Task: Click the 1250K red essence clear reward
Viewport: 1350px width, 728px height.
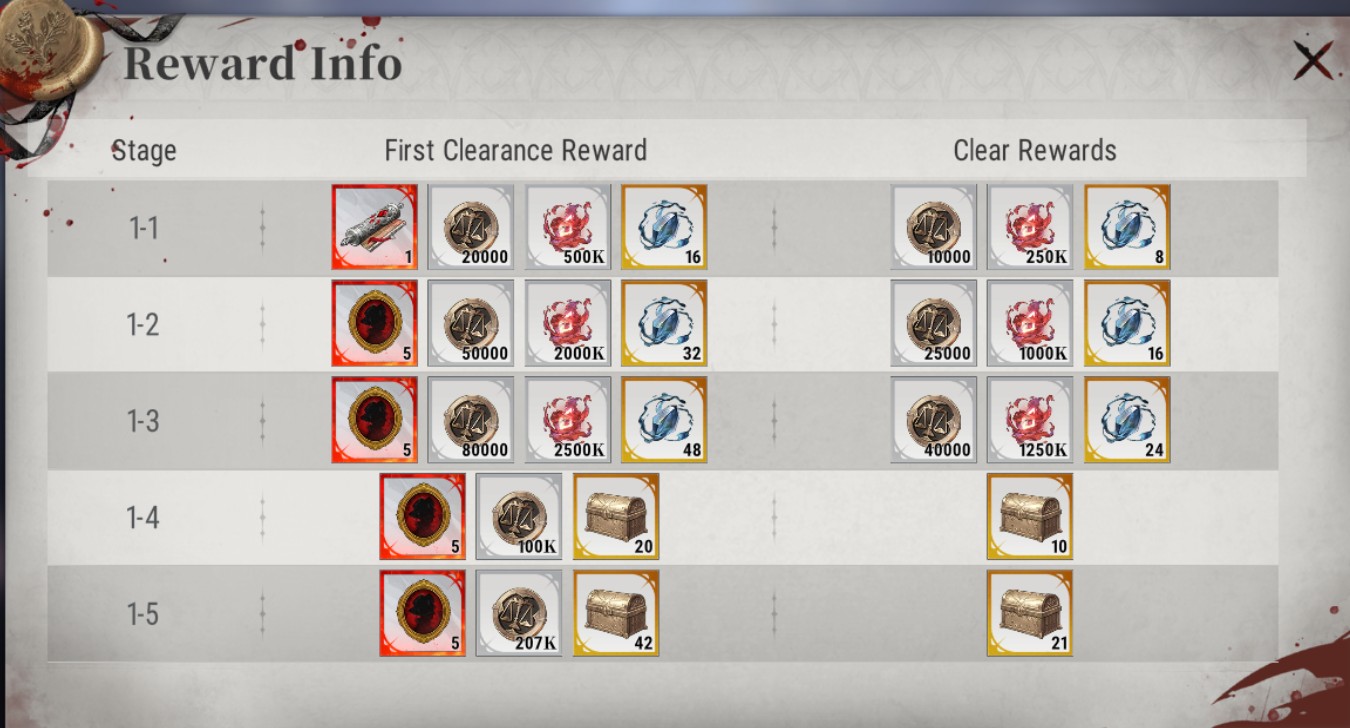Action: point(1030,420)
